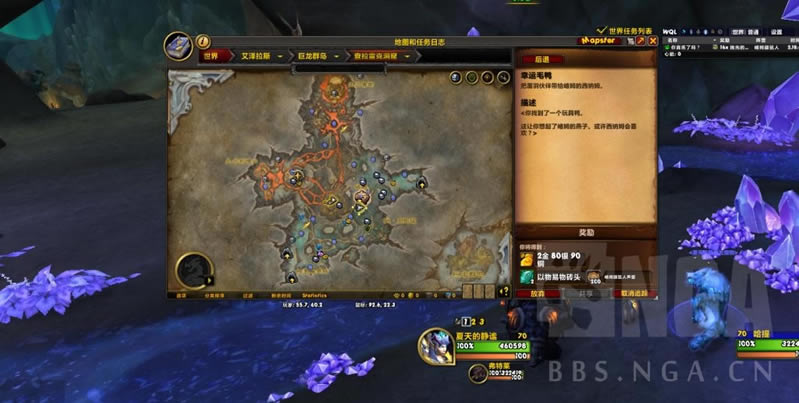Click the Statistics tab below the map

pyautogui.click(x=315, y=295)
